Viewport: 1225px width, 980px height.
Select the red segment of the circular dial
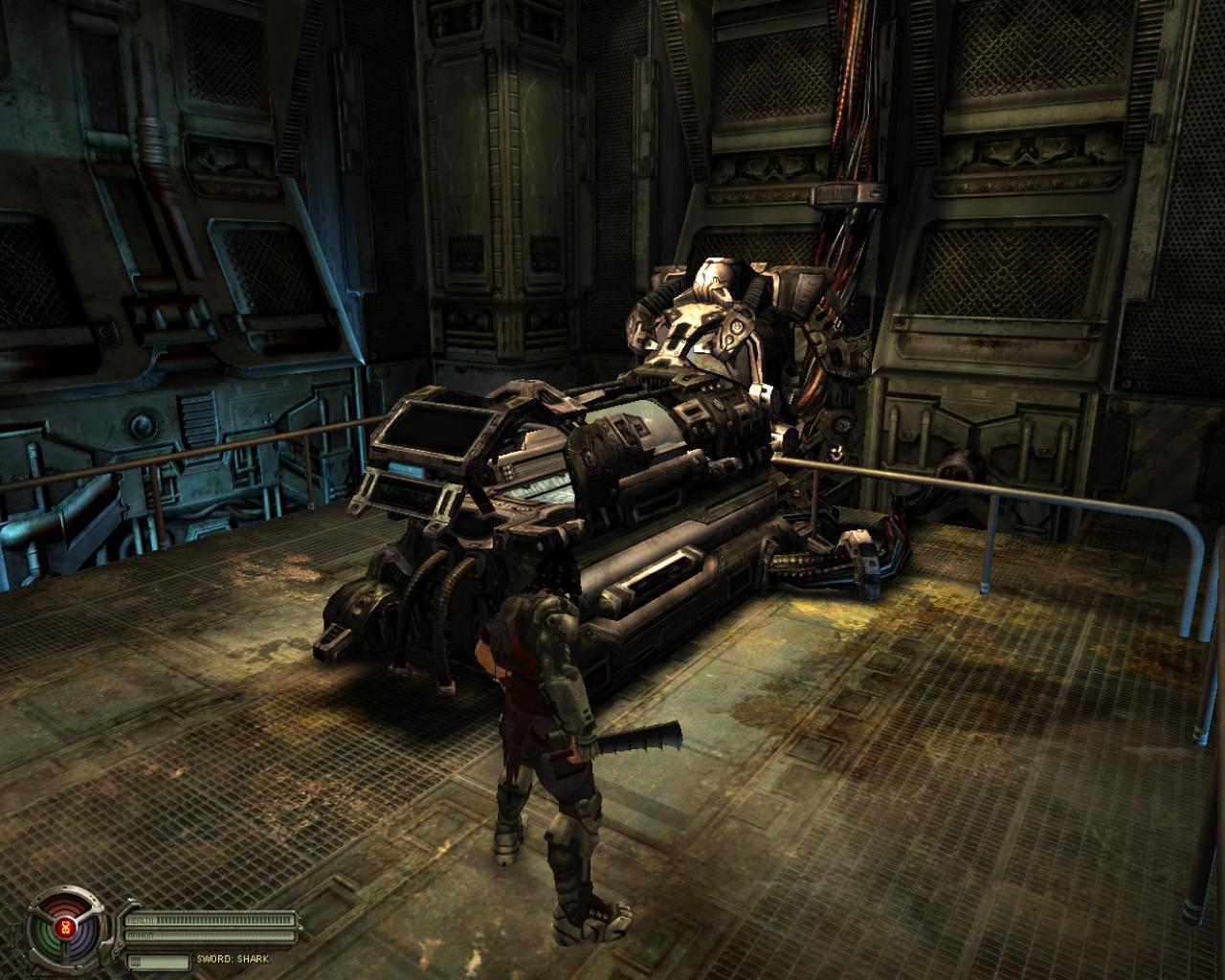point(66,905)
